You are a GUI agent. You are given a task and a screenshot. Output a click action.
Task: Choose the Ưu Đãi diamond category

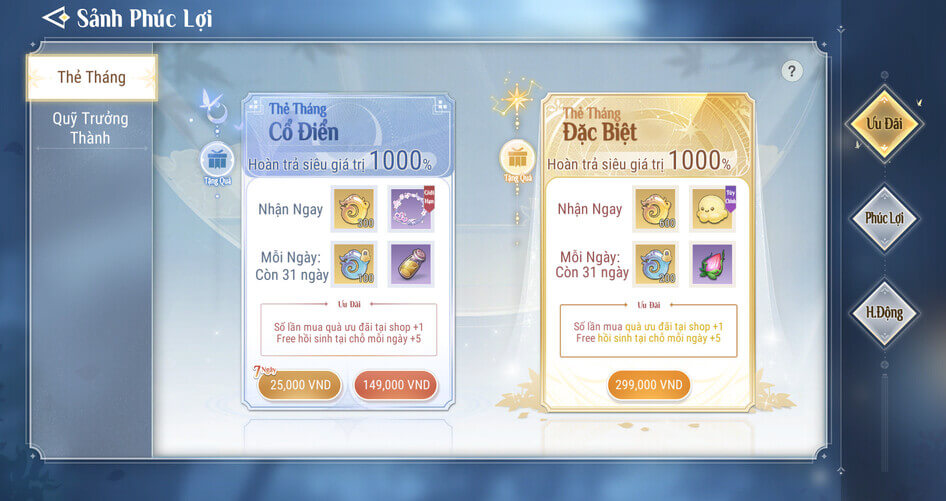[x=883, y=124]
